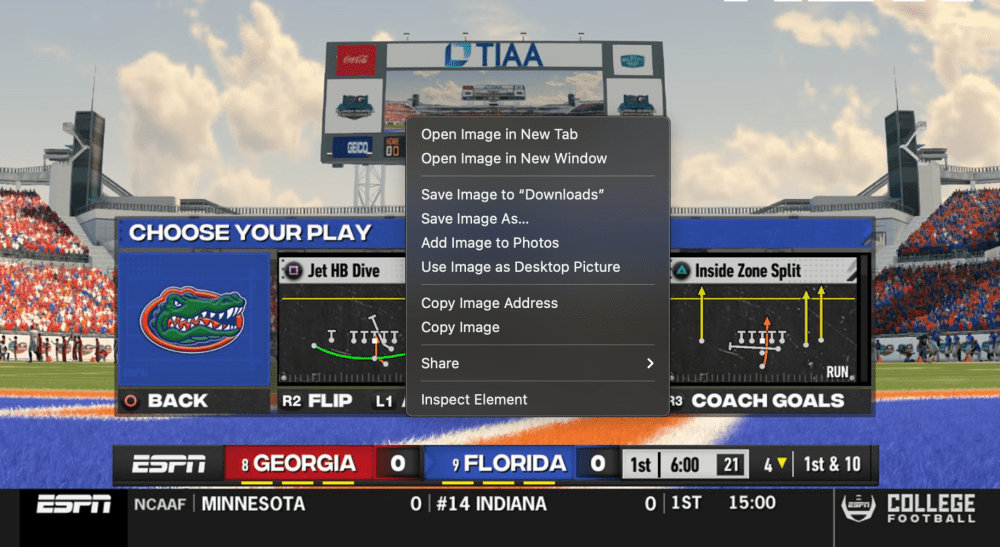Select Add Image to Photos

(490, 243)
